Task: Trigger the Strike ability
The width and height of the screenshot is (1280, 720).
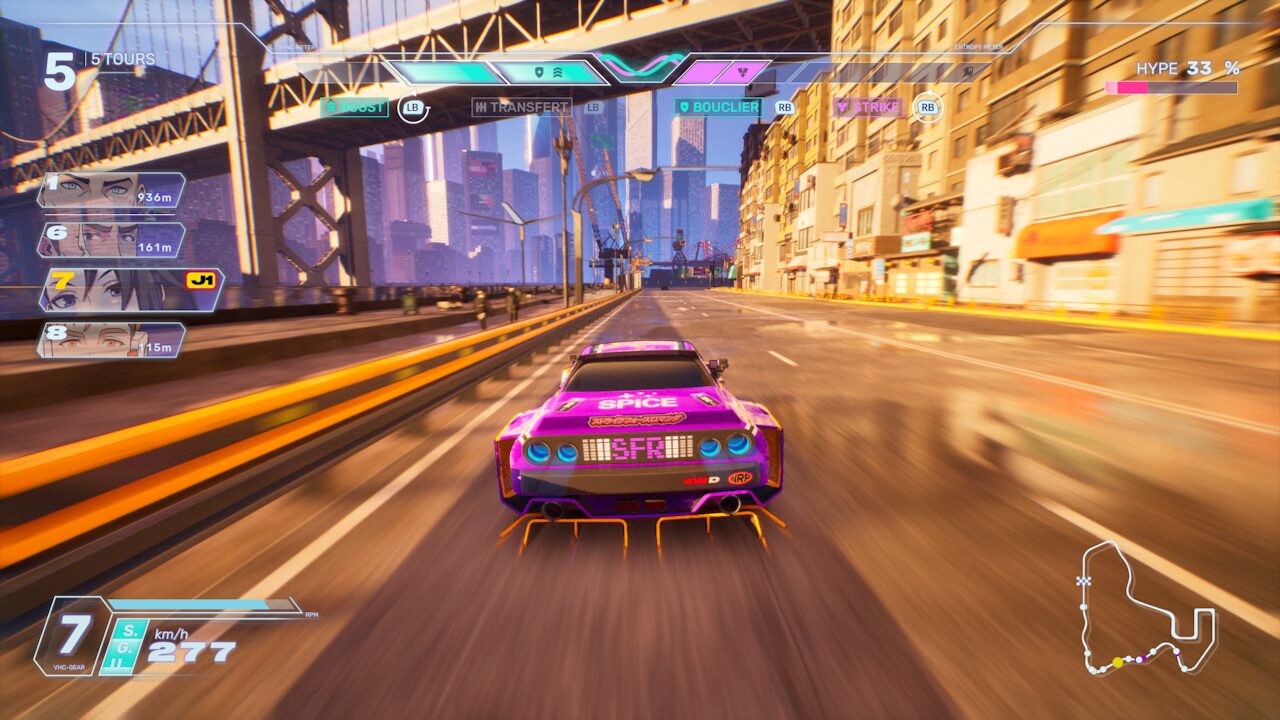Action: point(868,107)
